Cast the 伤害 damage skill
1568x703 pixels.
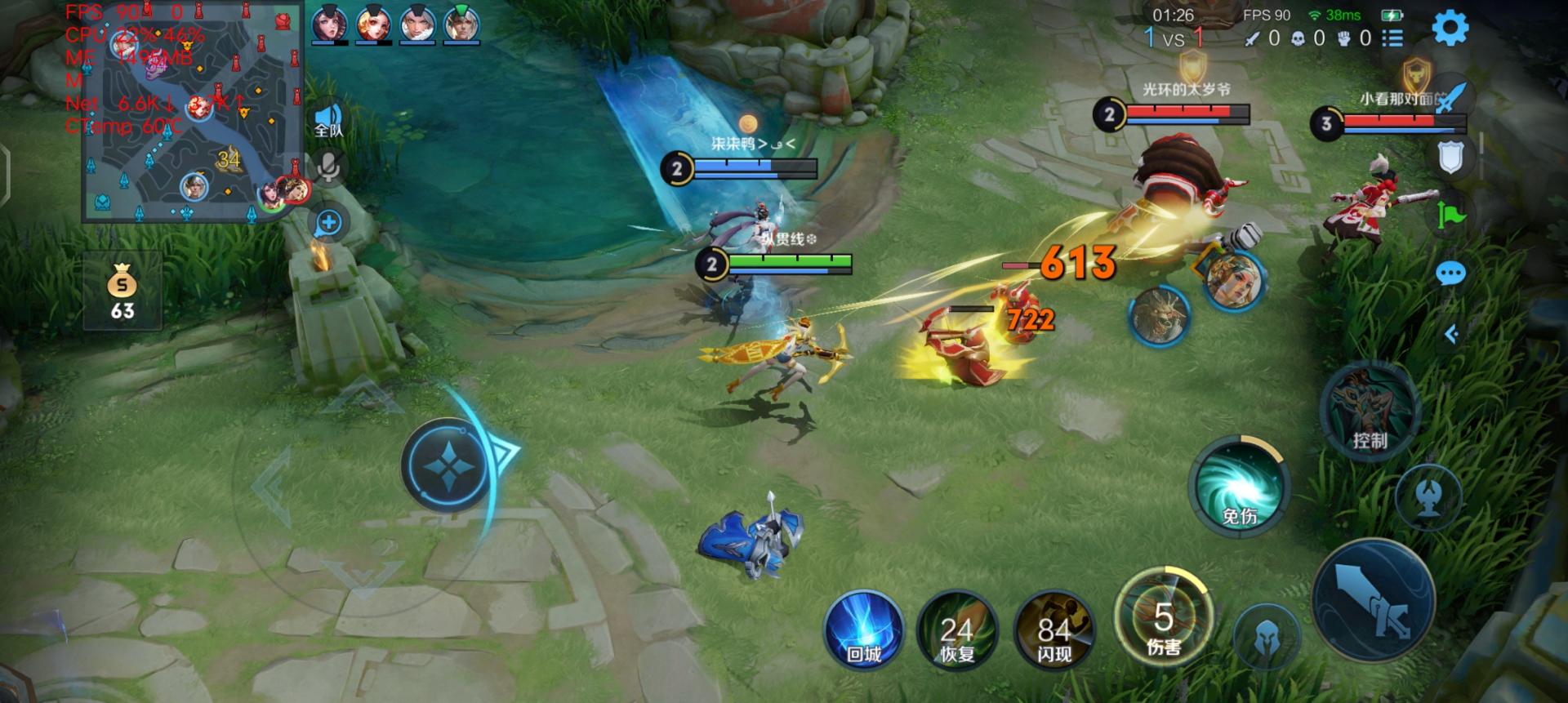coord(1163,617)
